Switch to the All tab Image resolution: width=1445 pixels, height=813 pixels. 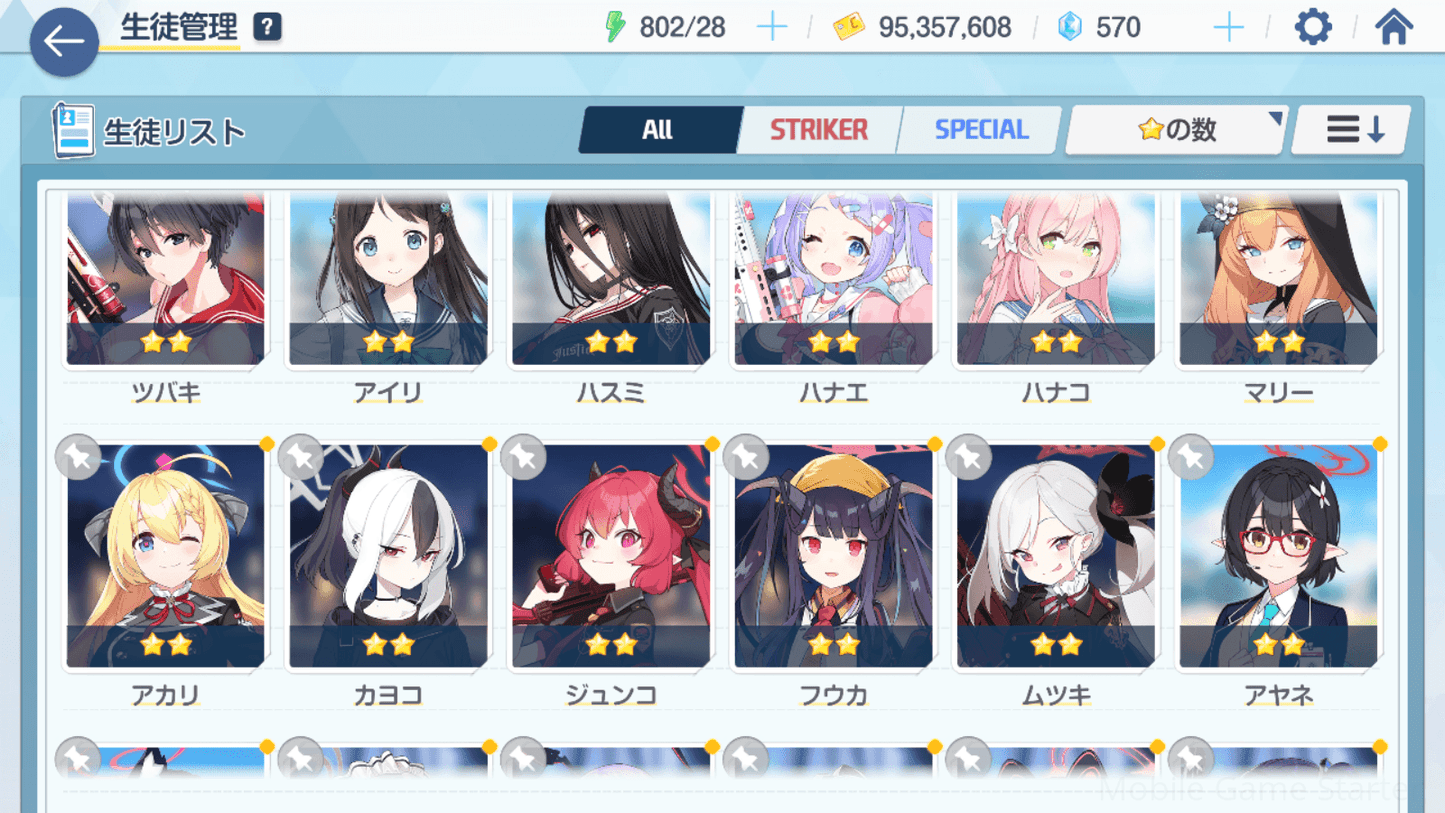pos(658,130)
